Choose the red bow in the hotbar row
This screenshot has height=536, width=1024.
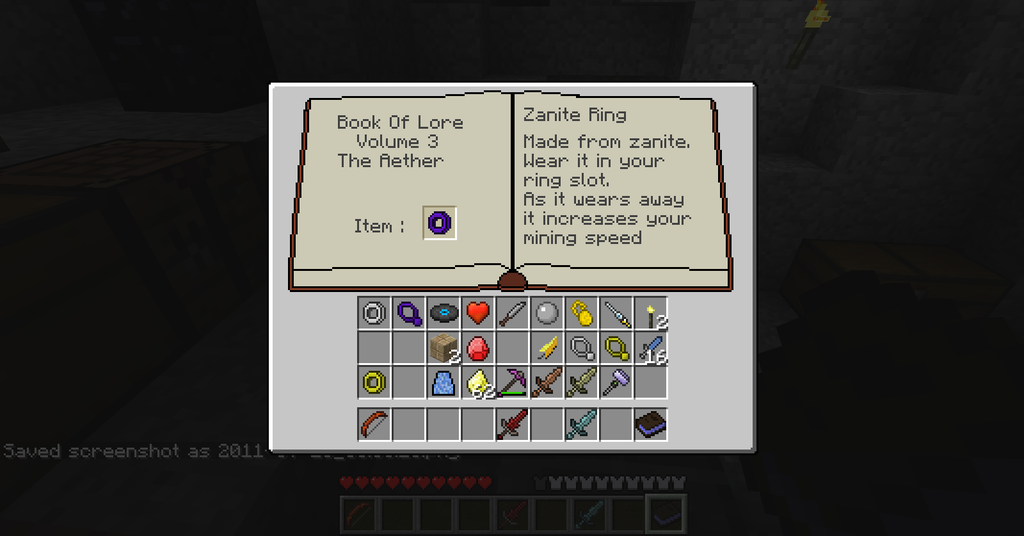(374, 425)
